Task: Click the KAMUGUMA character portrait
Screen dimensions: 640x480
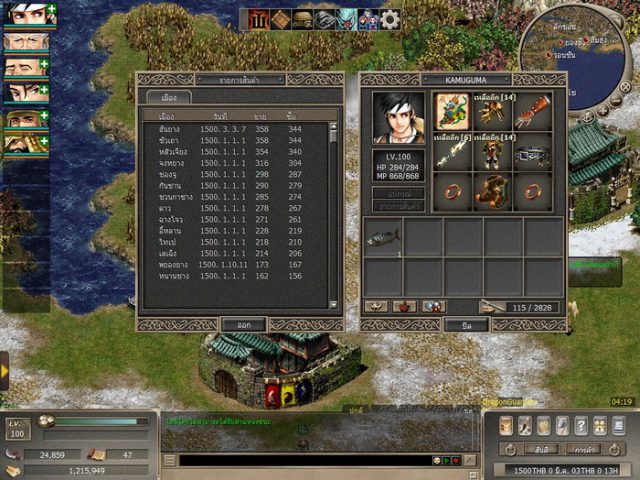Action: [398, 118]
